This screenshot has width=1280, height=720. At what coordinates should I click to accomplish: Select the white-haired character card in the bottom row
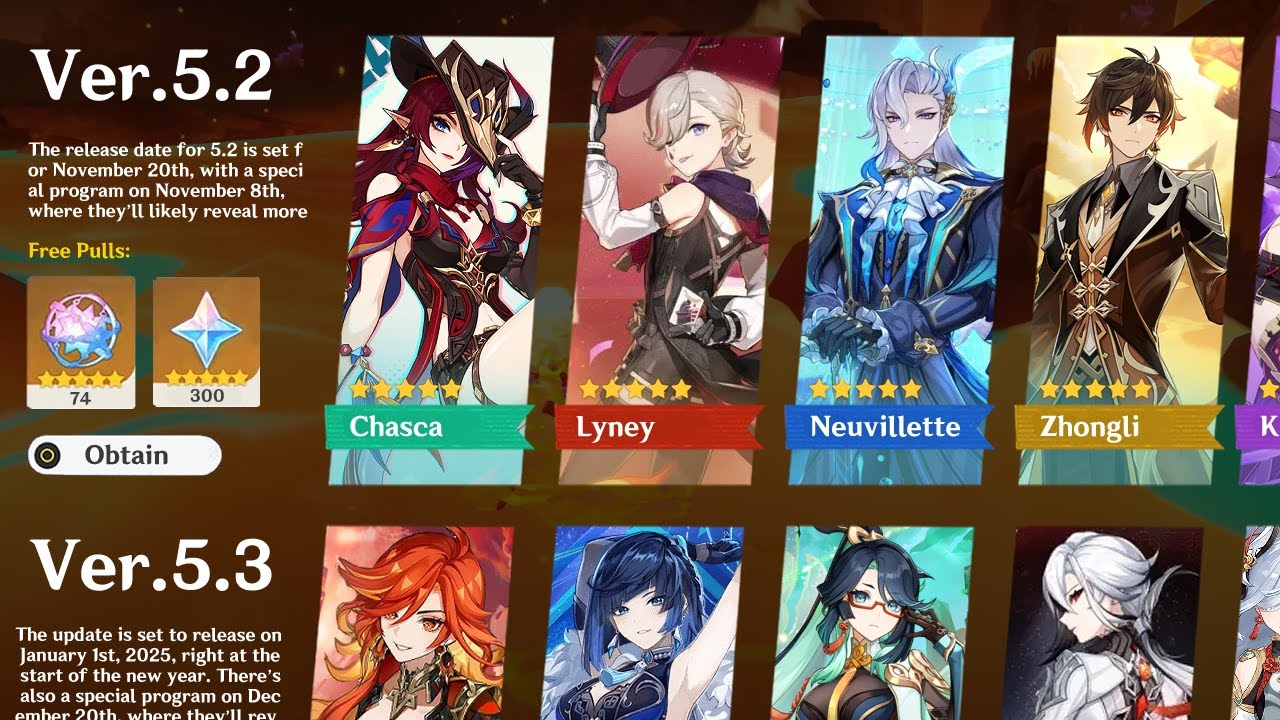click(1103, 625)
